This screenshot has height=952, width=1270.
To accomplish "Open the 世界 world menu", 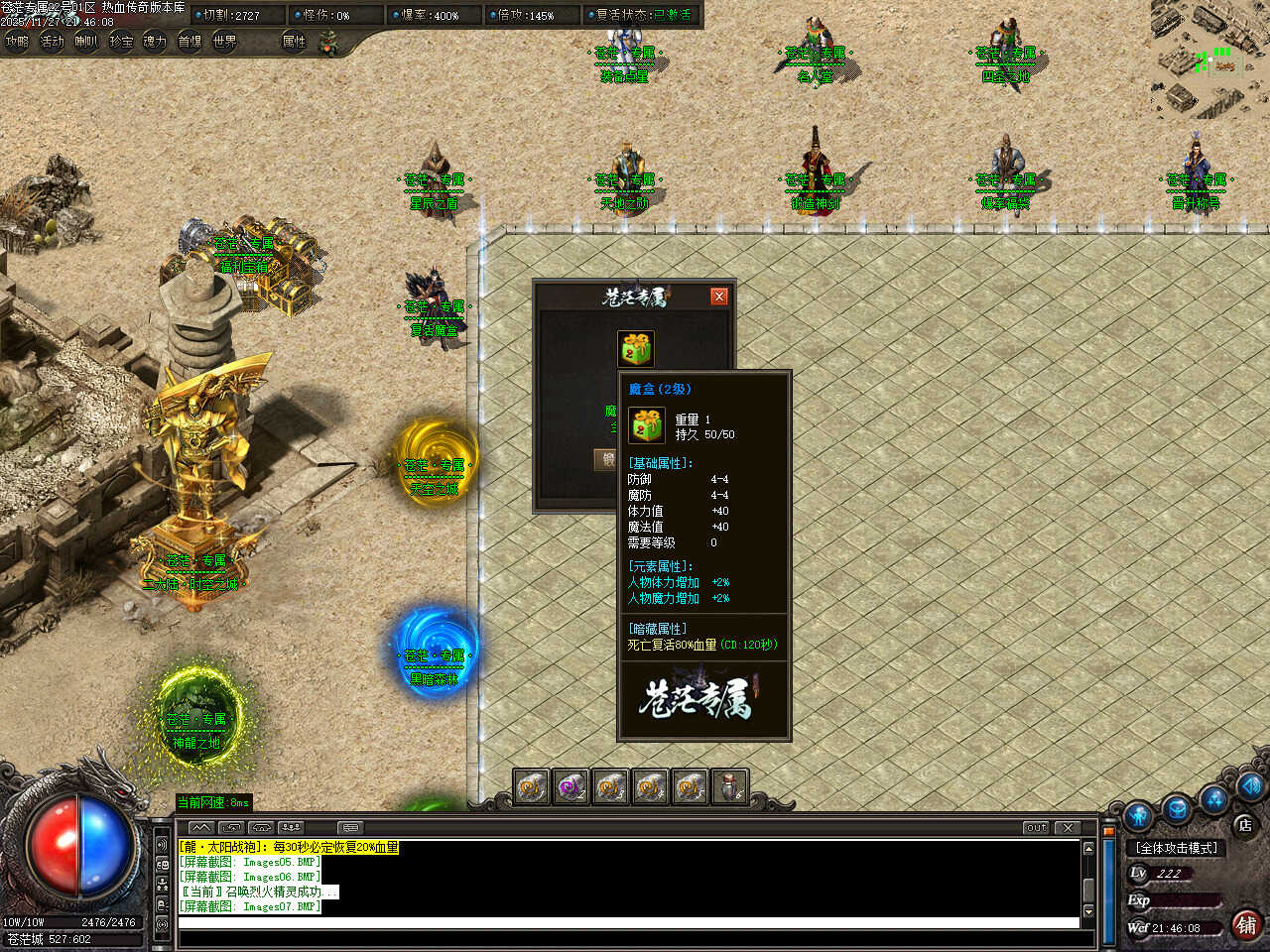I will 225,42.
